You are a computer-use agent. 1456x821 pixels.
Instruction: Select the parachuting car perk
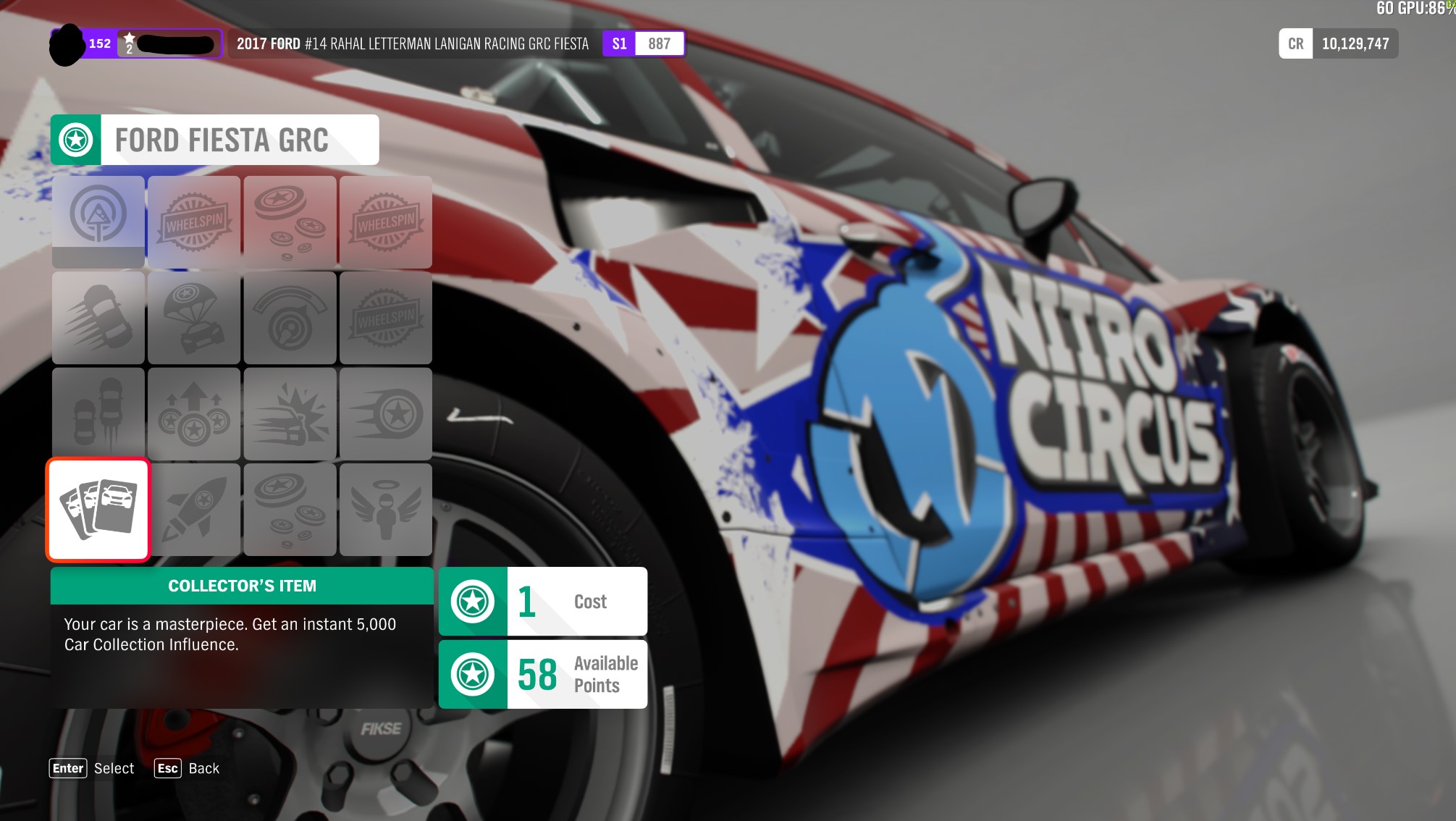click(x=194, y=318)
